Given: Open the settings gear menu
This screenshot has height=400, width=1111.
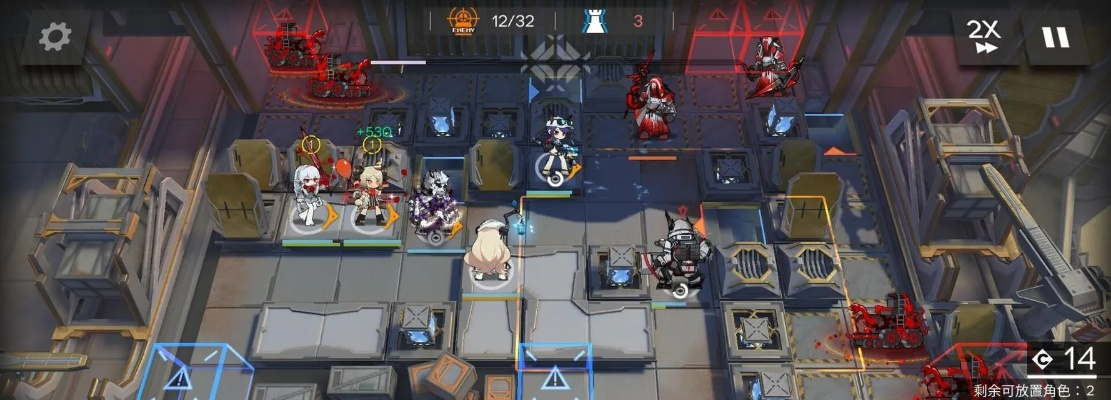Looking at the screenshot, I should [x=55, y=37].
